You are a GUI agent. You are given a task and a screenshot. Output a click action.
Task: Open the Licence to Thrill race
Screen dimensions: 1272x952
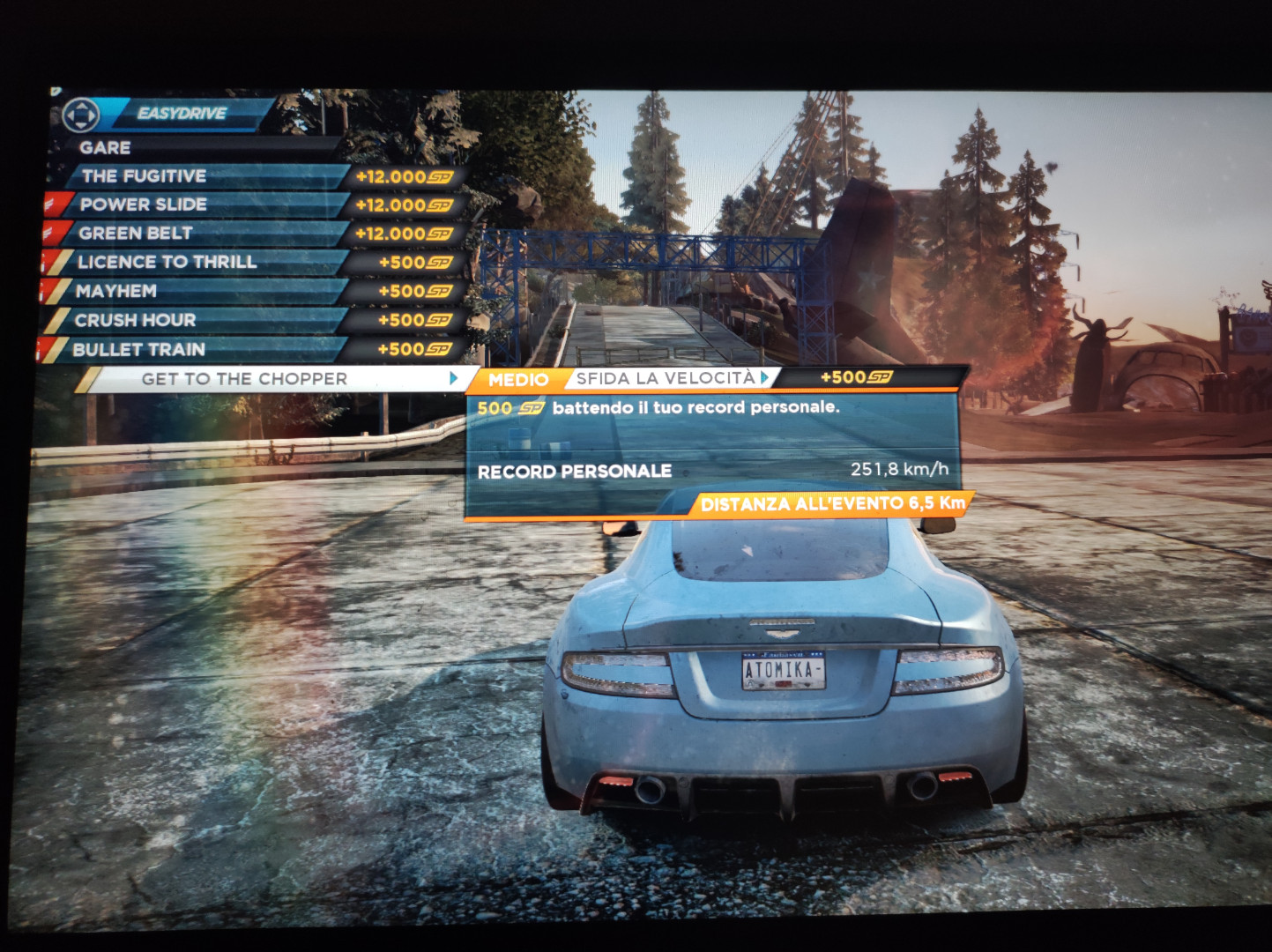click(x=167, y=262)
